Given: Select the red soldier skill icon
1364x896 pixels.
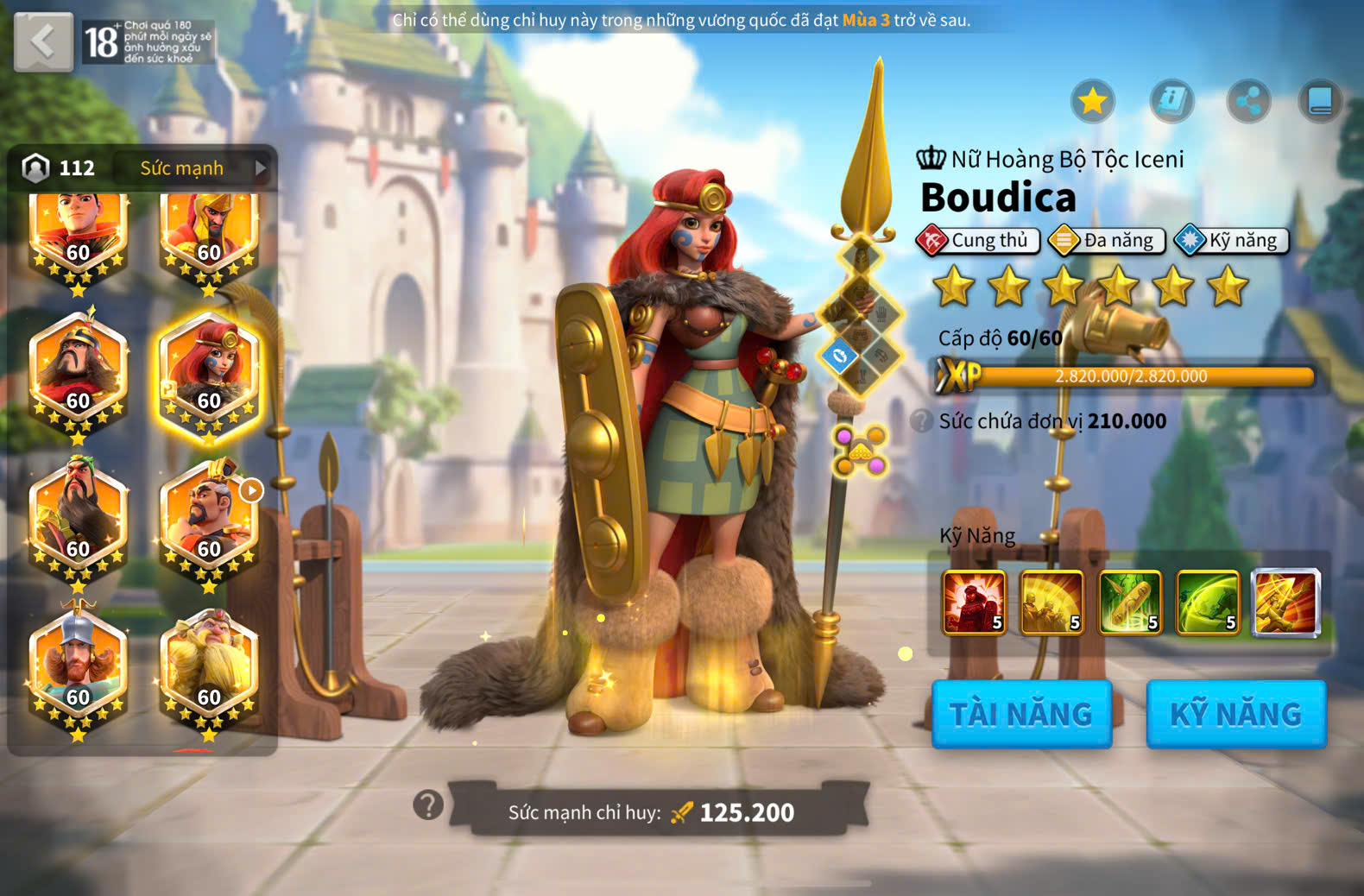Looking at the screenshot, I should 974,603.
